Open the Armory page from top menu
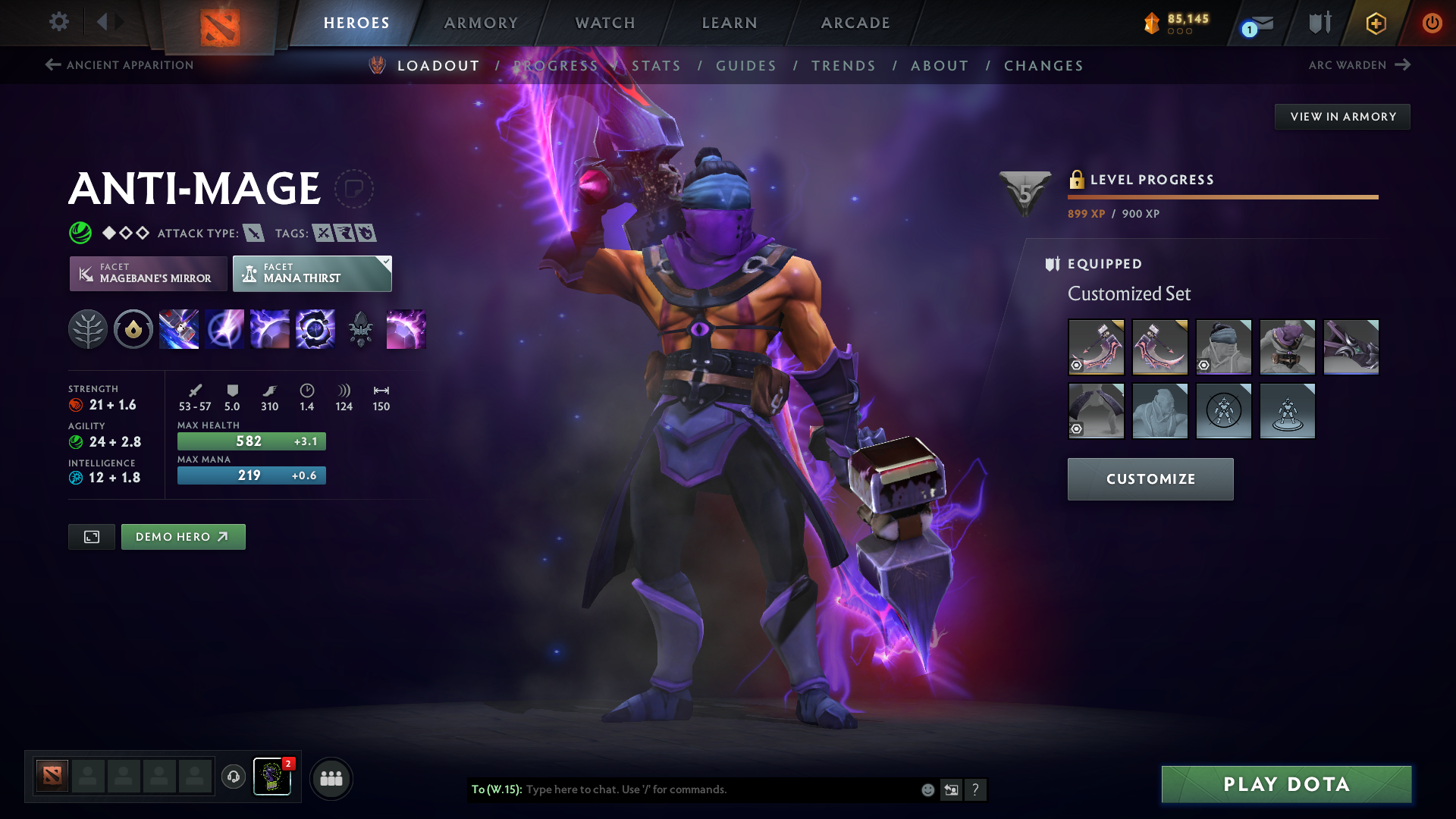The width and height of the screenshot is (1456, 819). pyautogui.click(x=480, y=23)
